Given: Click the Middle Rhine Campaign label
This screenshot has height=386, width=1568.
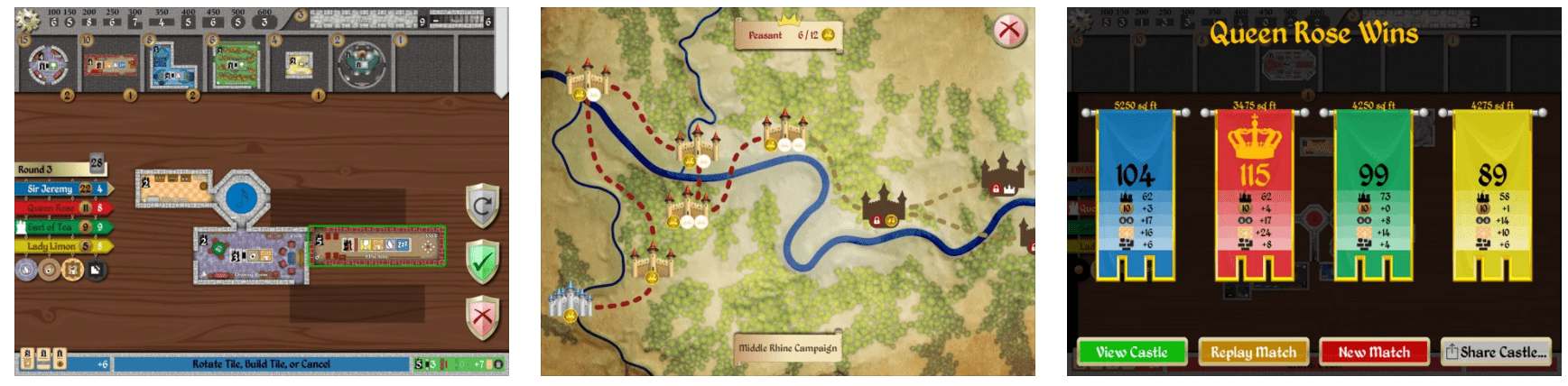Looking at the screenshot, I should pyautogui.click(x=787, y=348).
